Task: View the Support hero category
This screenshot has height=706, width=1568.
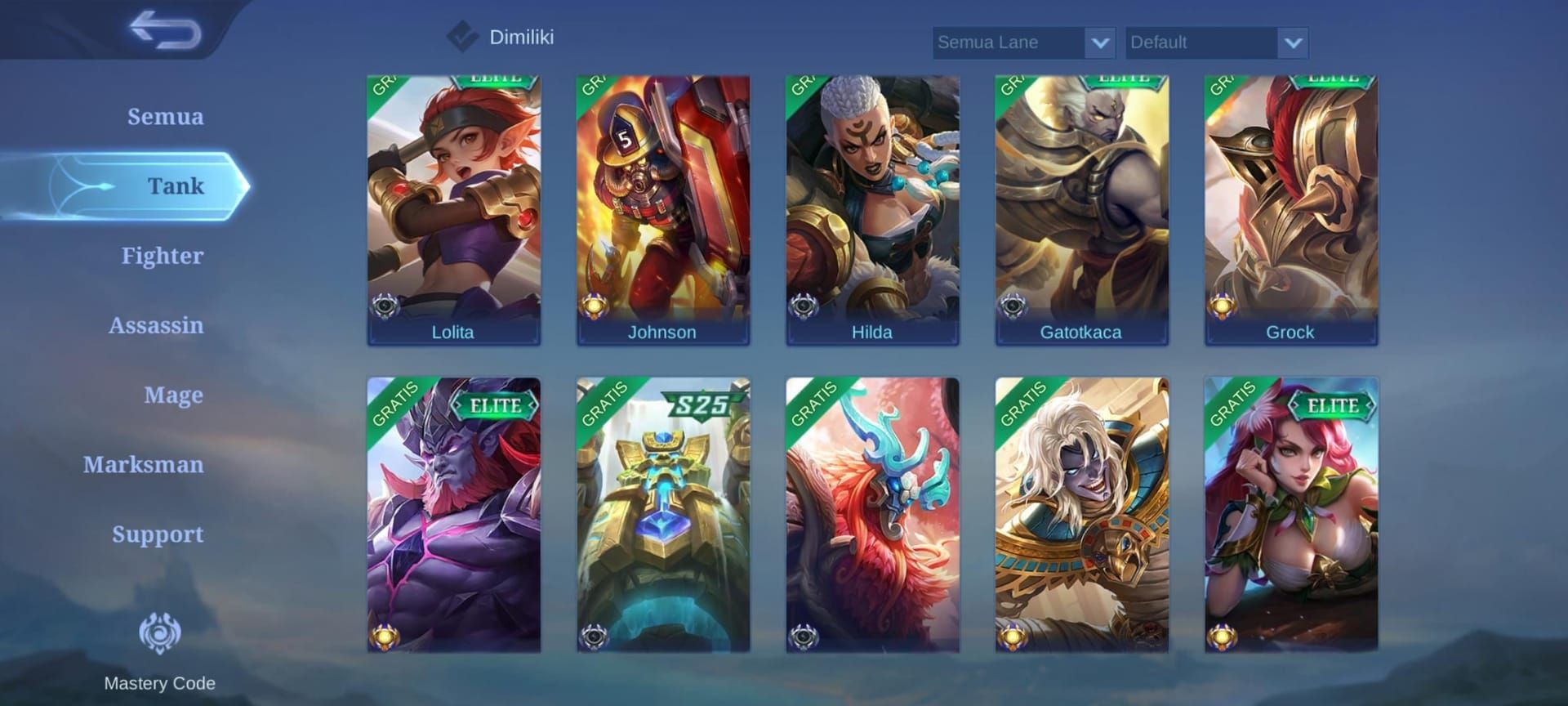Action: coord(158,534)
